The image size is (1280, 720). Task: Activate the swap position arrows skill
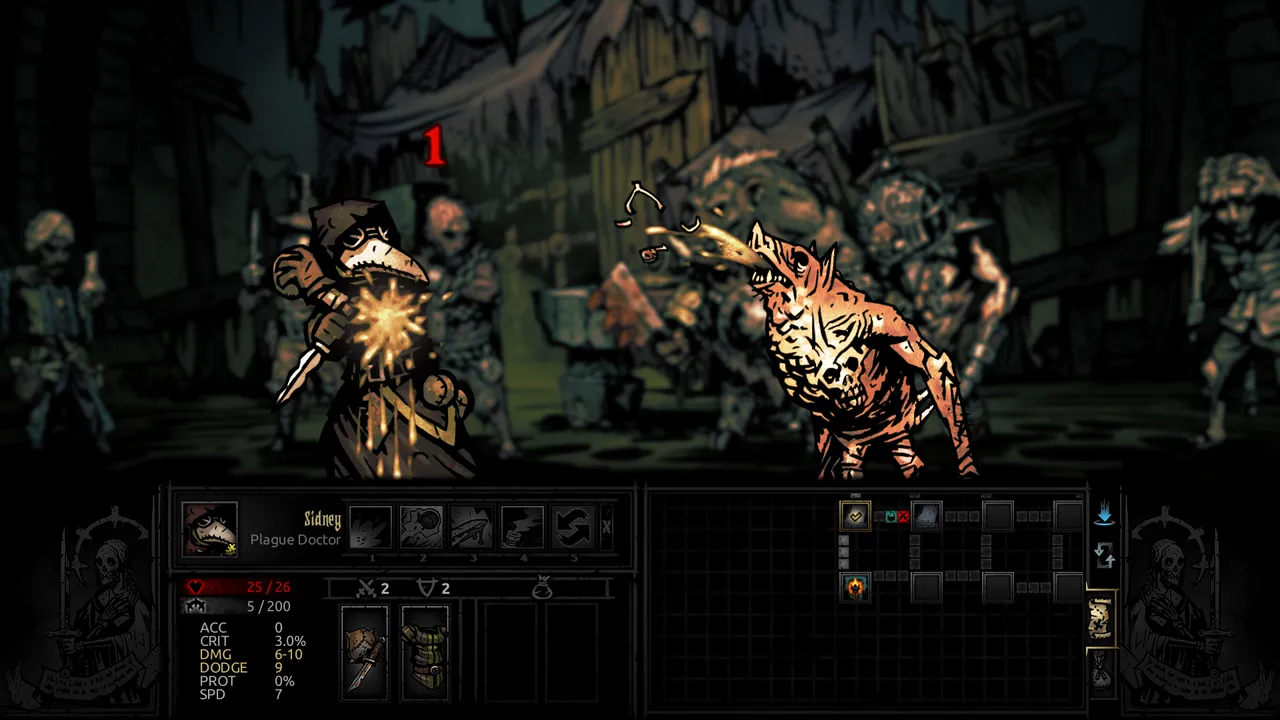573,527
